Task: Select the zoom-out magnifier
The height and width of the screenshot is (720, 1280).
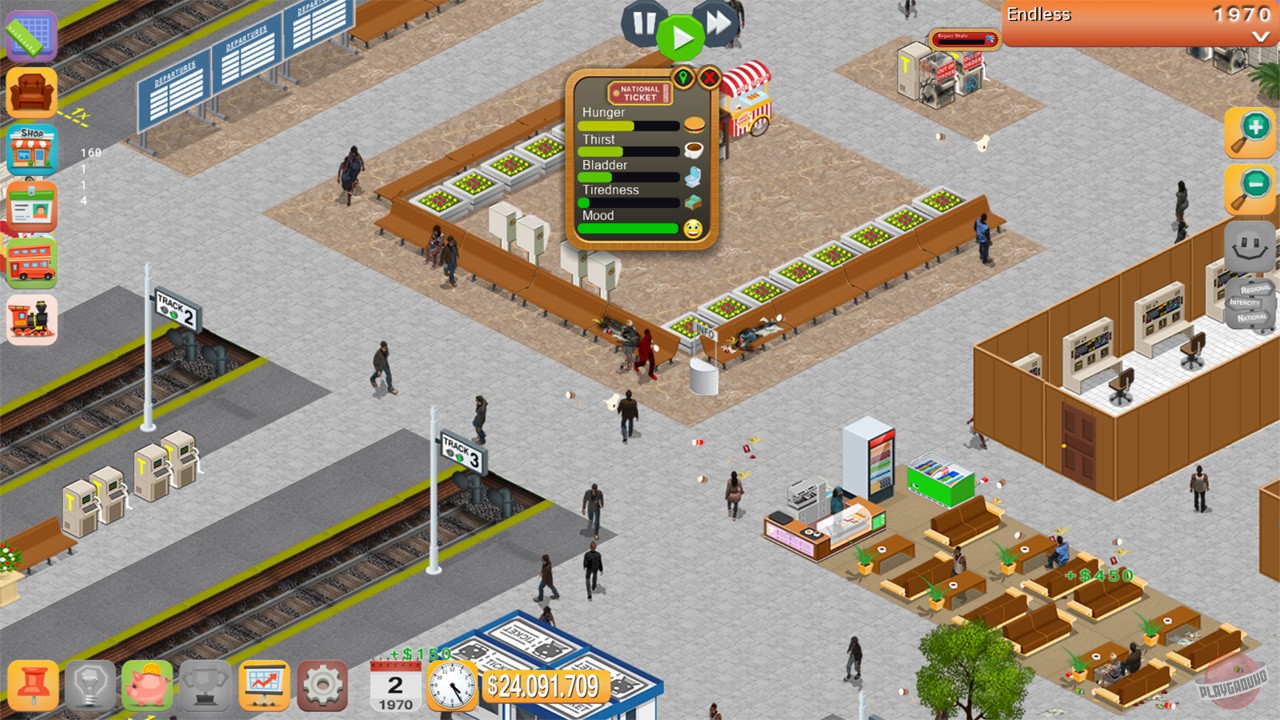Action: pyautogui.click(x=1248, y=190)
